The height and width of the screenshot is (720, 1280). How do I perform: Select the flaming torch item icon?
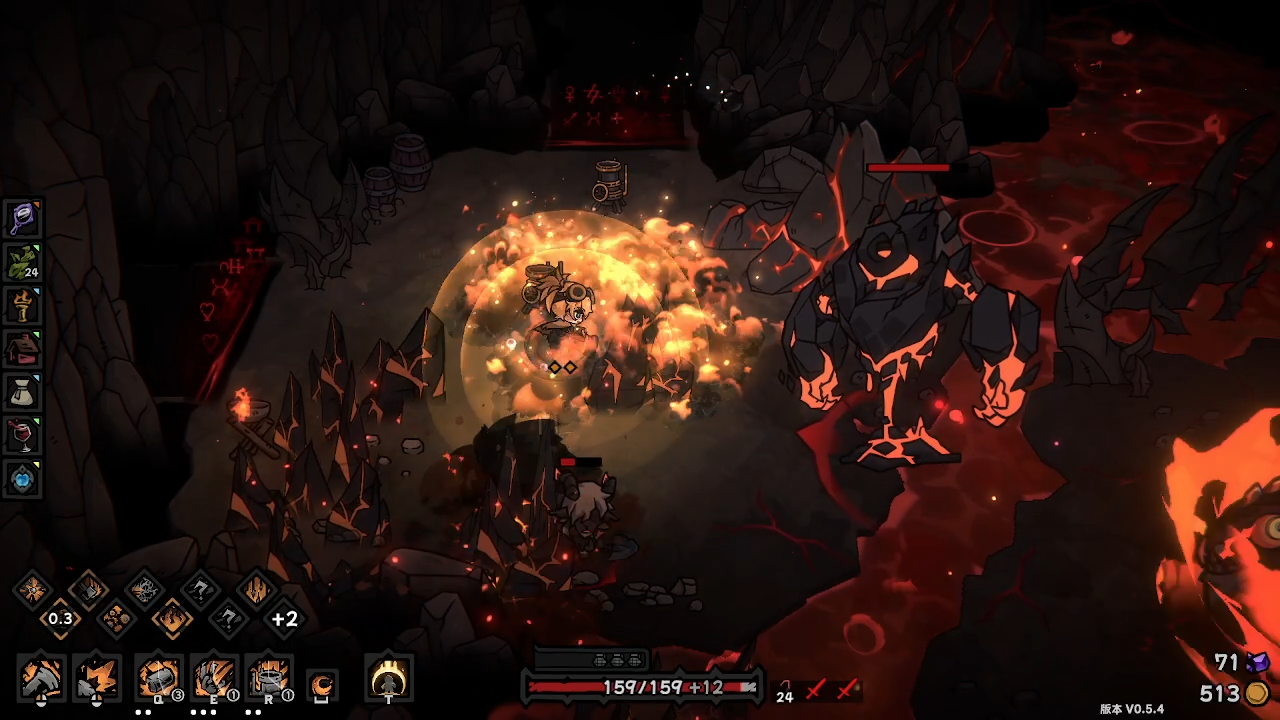pyautogui.click(x=22, y=304)
